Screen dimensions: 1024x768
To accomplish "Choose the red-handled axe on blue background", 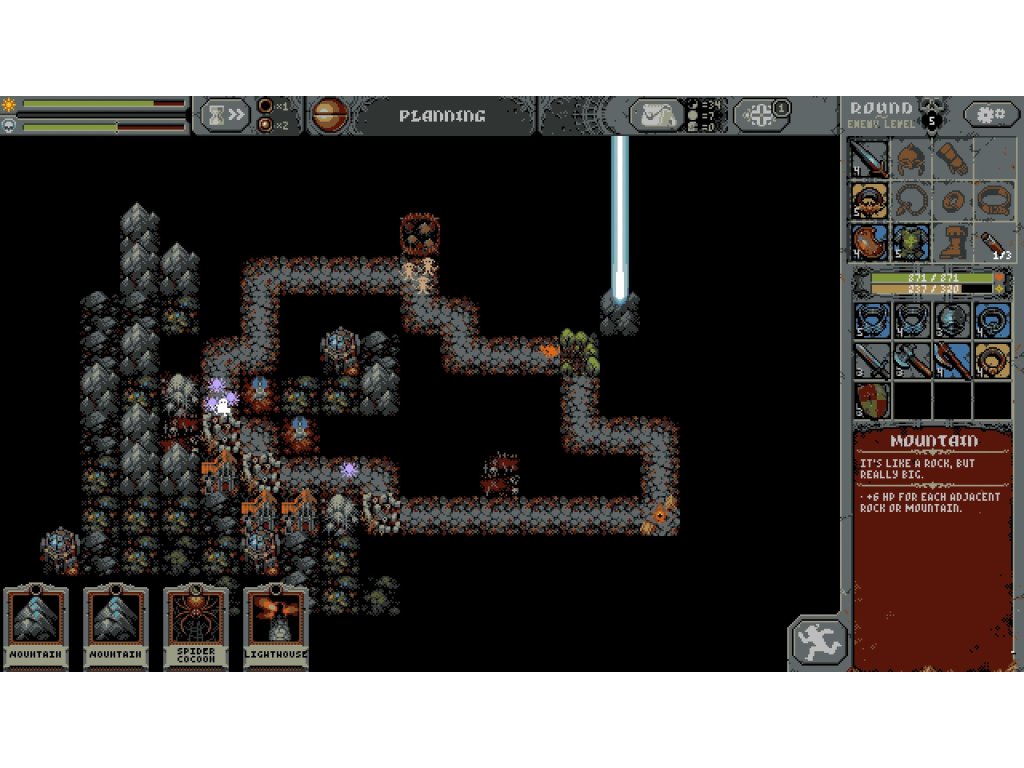I will pyautogui.click(x=952, y=360).
